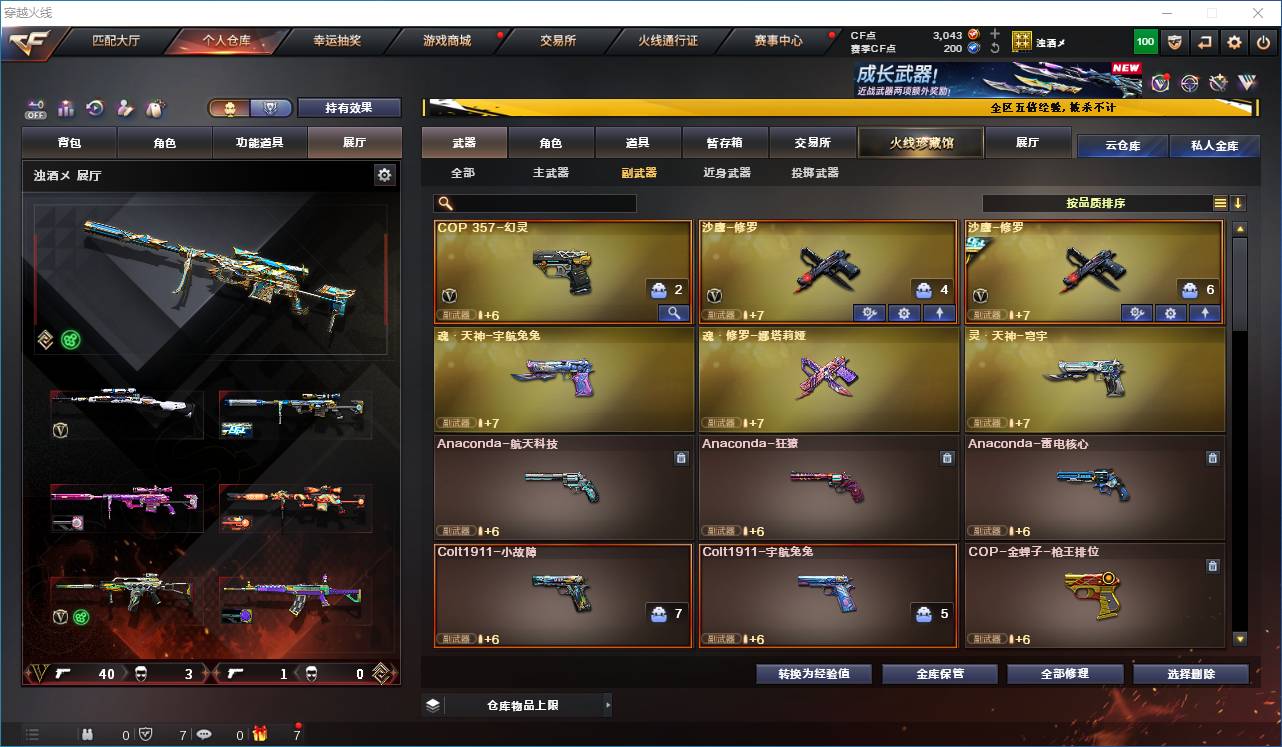Open the 火线通行证 menu item
This screenshot has height=747, width=1282.
[x=669, y=41]
